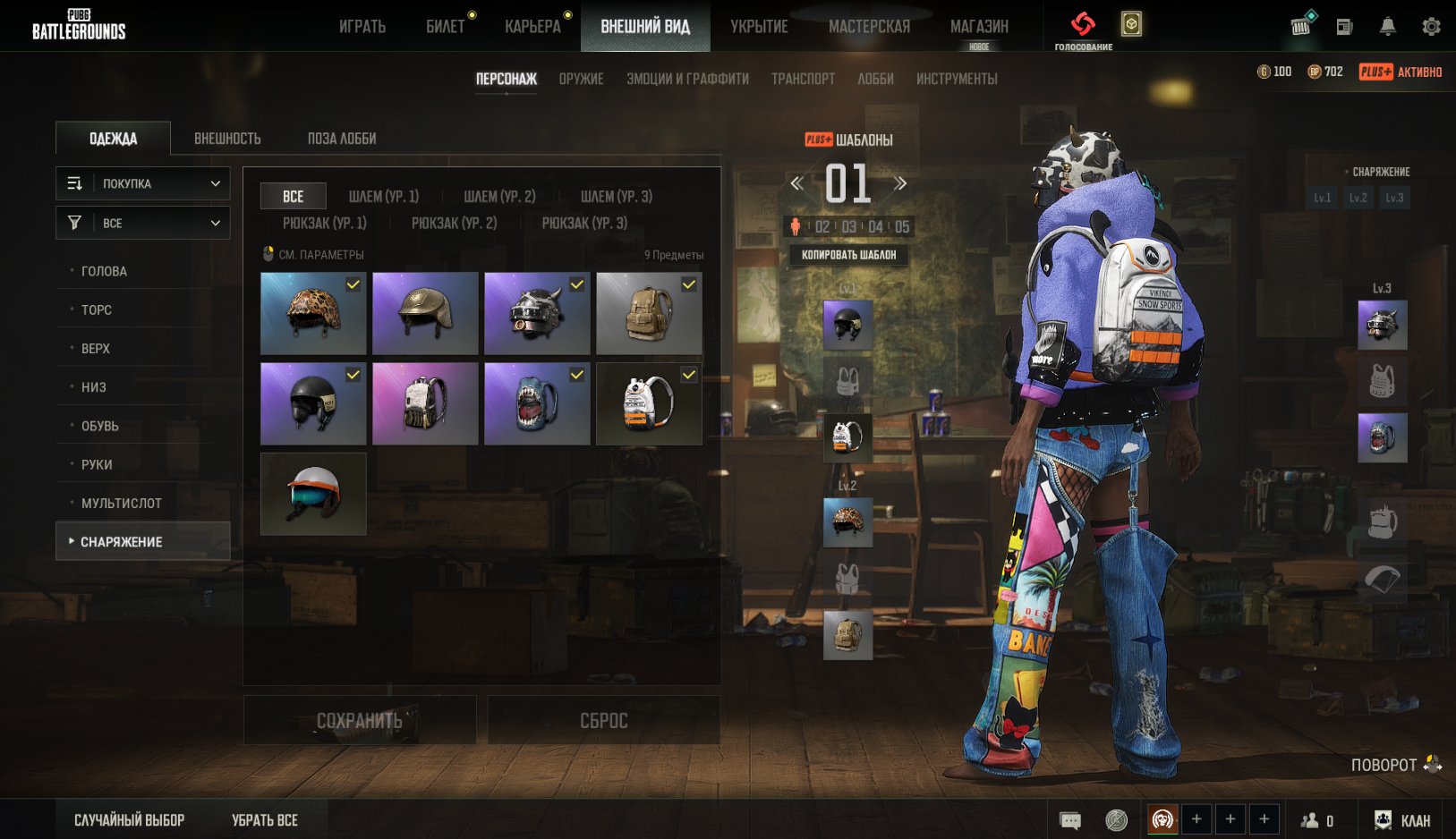Open the МАГАЗИН store tab
The width and height of the screenshot is (1456, 839).
pyautogui.click(x=979, y=27)
